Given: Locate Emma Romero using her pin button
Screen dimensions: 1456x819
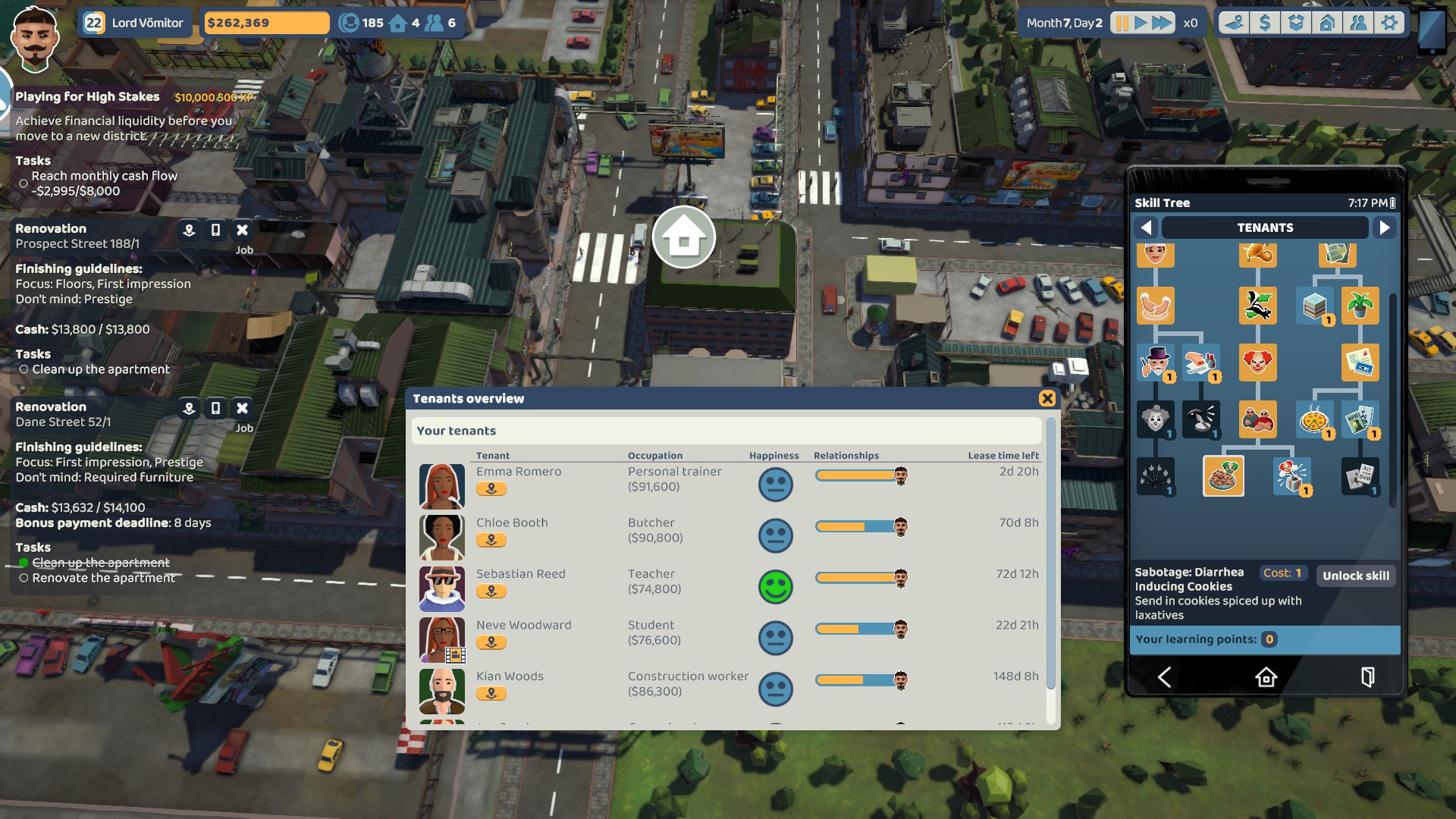Looking at the screenshot, I should tap(491, 489).
